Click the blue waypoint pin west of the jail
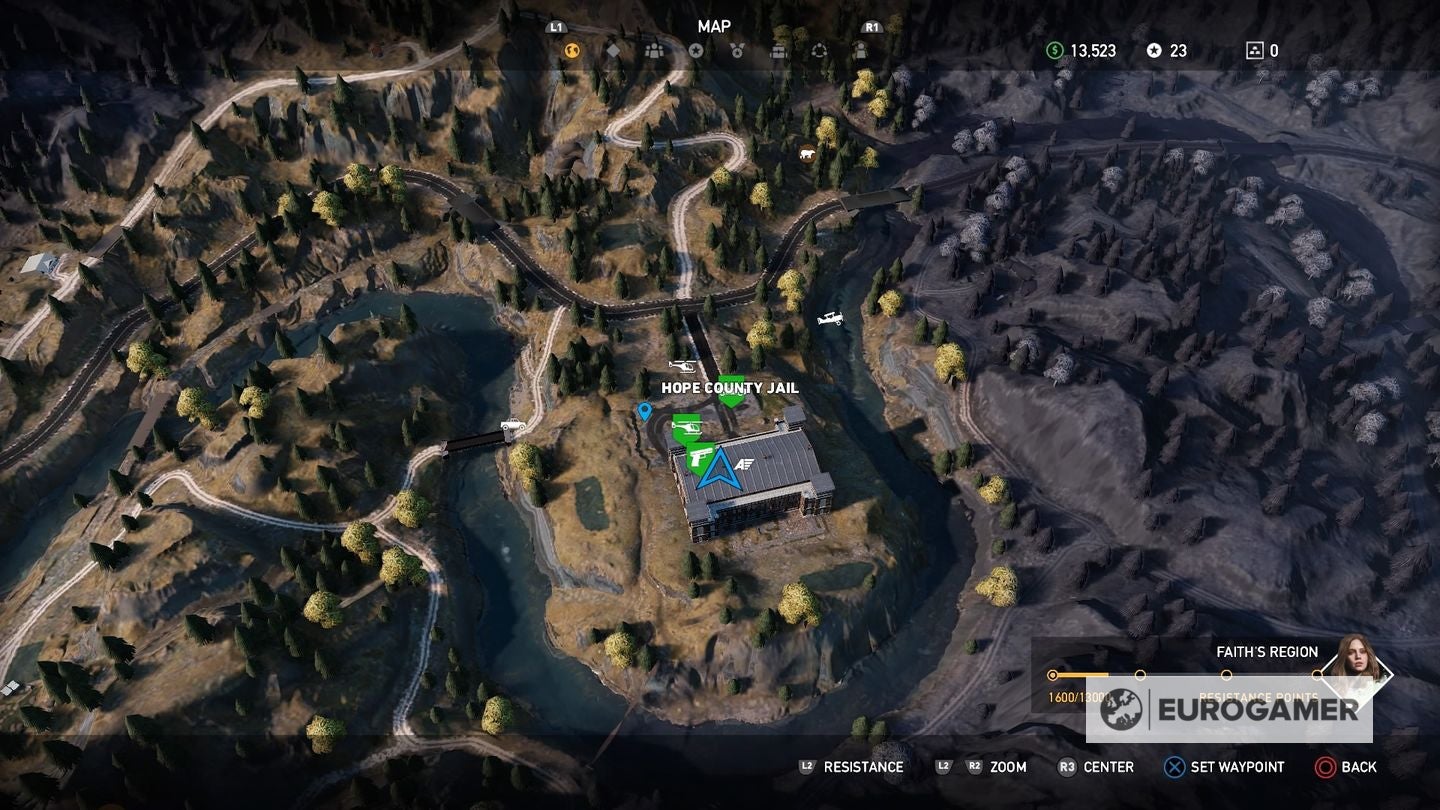1440x810 pixels. pyautogui.click(x=645, y=412)
